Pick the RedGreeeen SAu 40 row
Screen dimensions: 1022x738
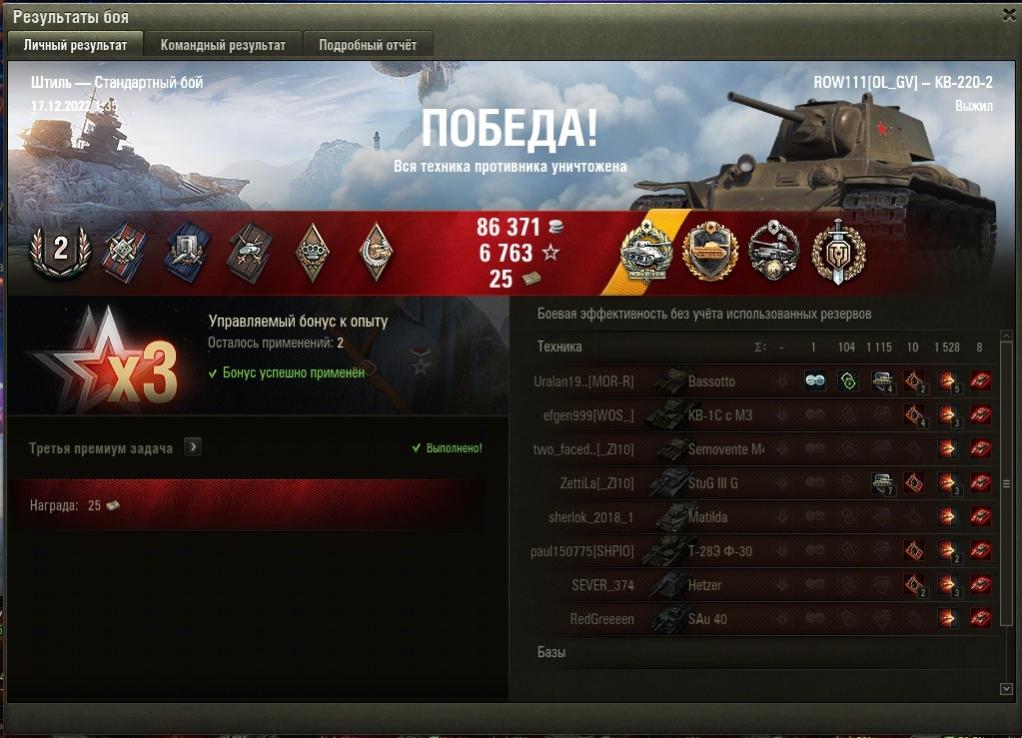pyautogui.click(x=707, y=619)
